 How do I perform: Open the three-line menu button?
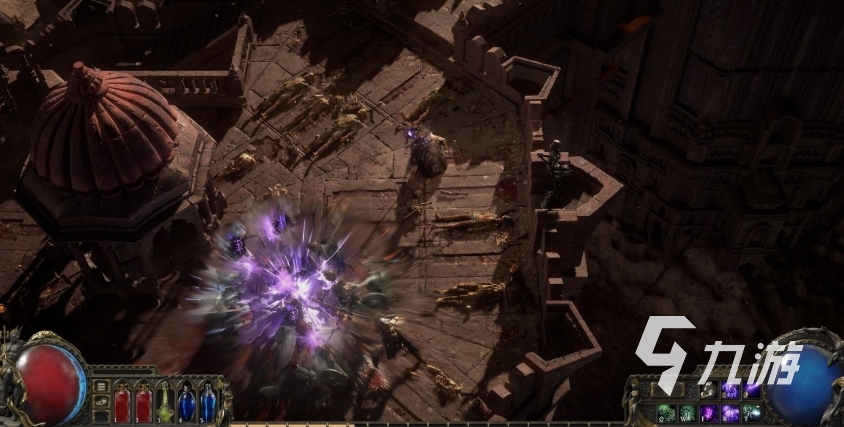click(x=100, y=385)
